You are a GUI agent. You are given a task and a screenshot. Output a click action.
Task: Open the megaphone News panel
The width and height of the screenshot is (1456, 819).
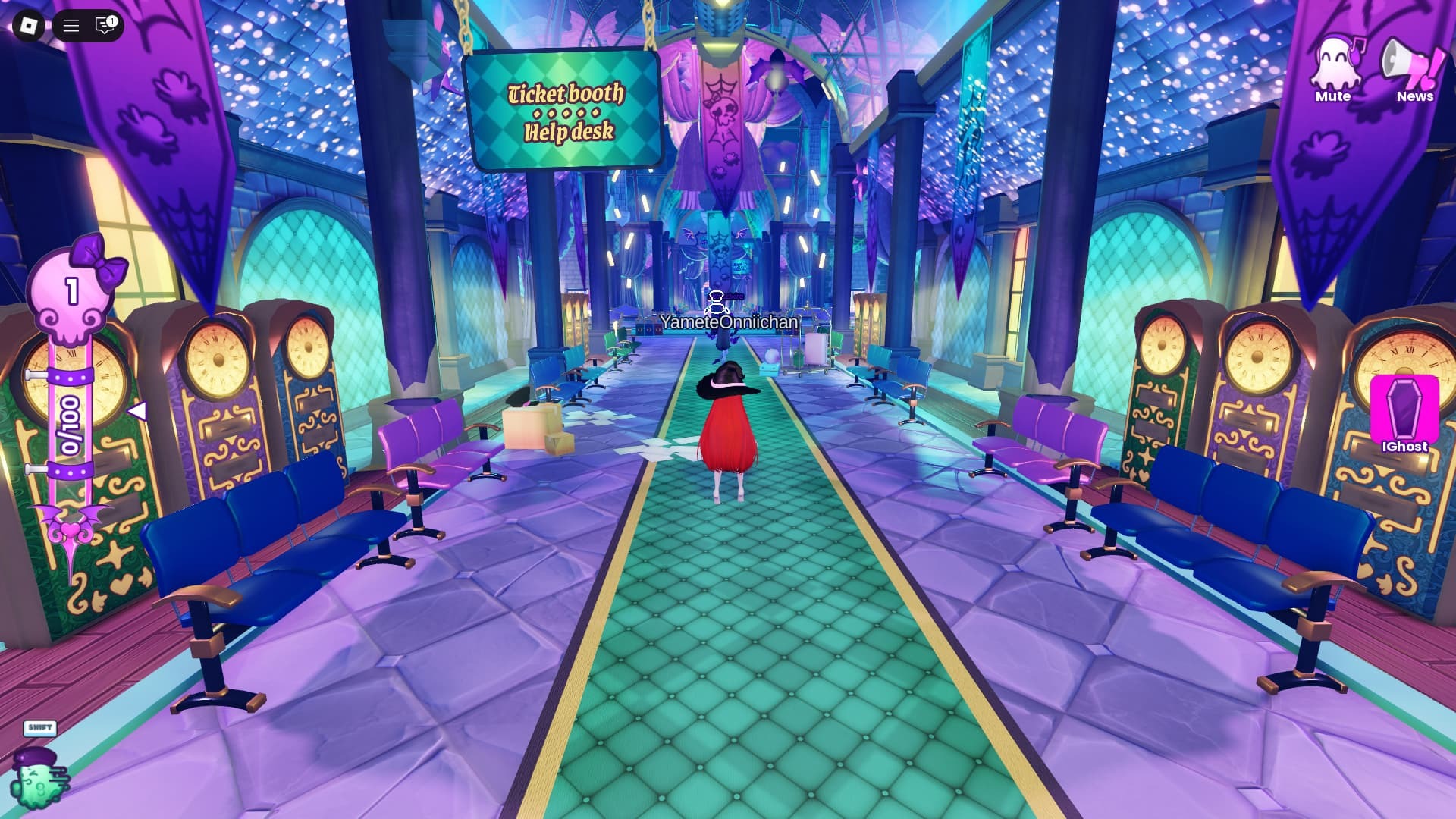click(x=1414, y=67)
